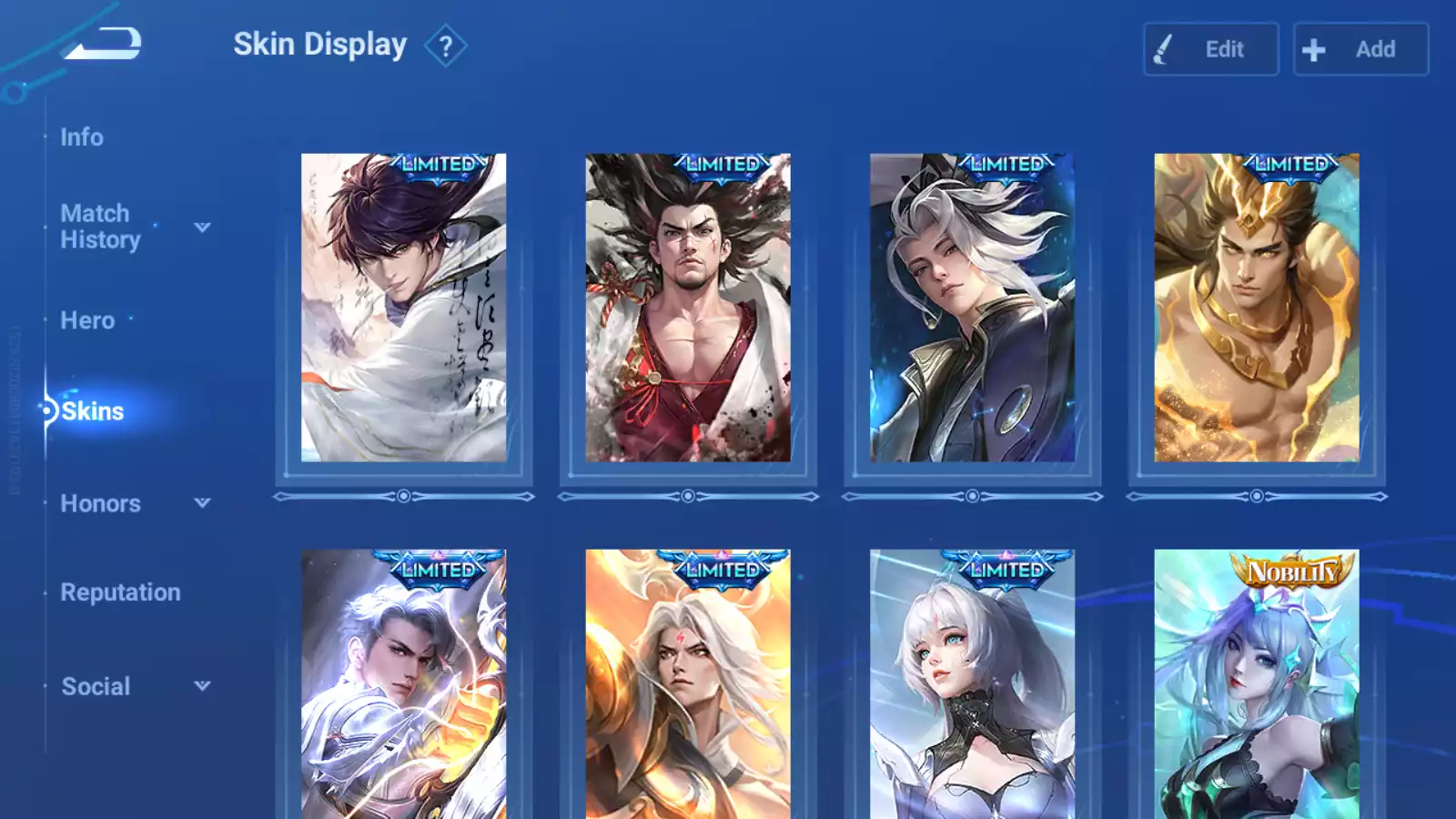
Task: Open the Match History tab
Action: [100, 227]
